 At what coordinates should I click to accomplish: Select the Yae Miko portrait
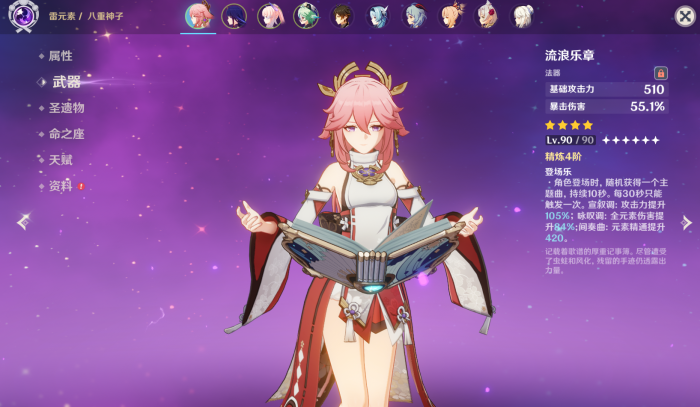pyautogui.click(x=198, y=16)
